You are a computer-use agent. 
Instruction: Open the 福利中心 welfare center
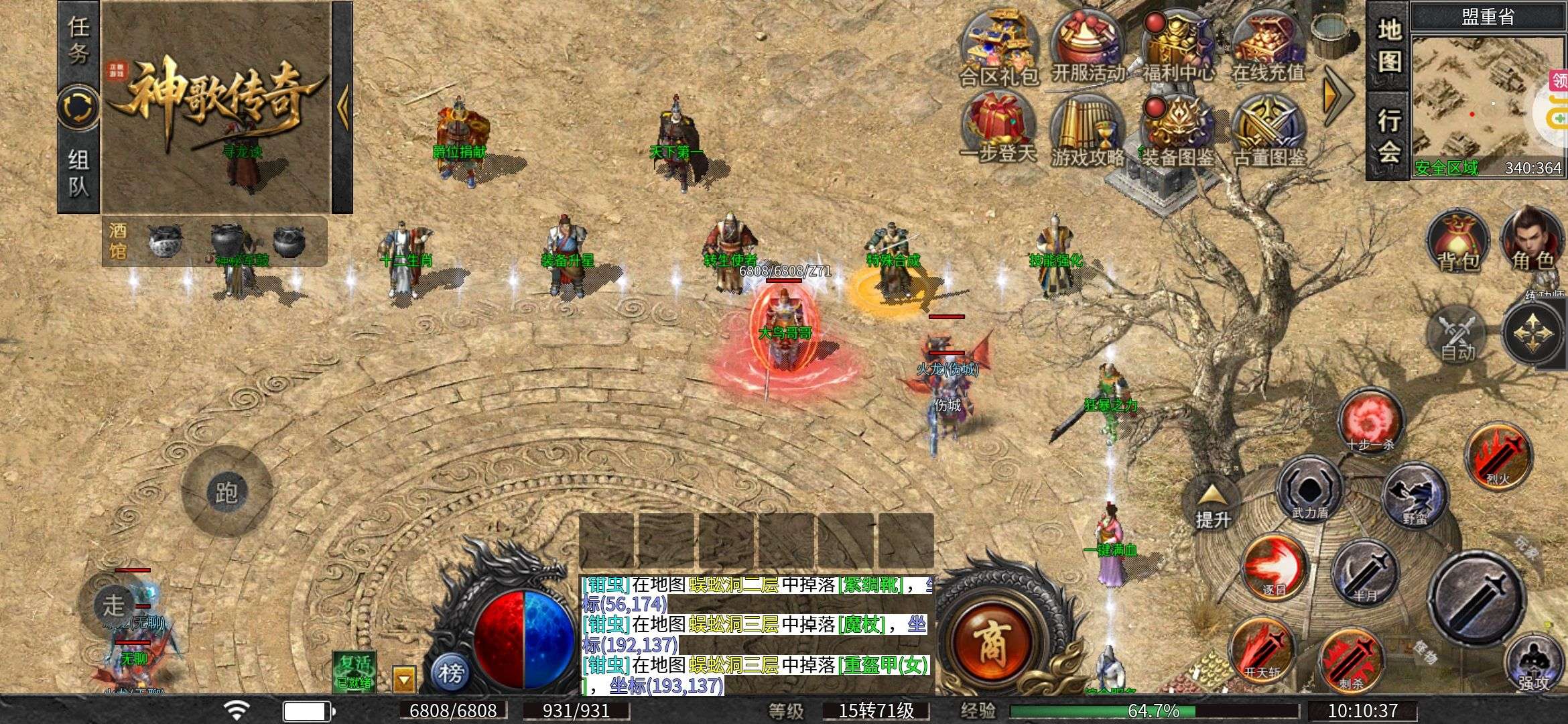click(1177, 44)
